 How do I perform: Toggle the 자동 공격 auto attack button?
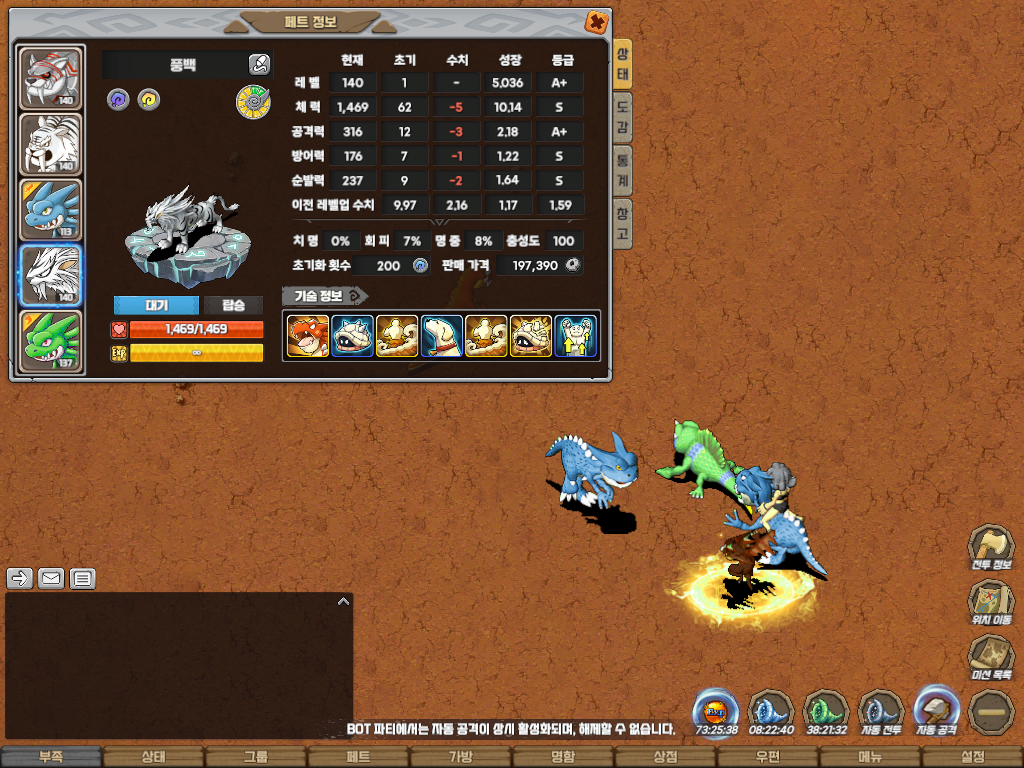click(x=937, y=711)
